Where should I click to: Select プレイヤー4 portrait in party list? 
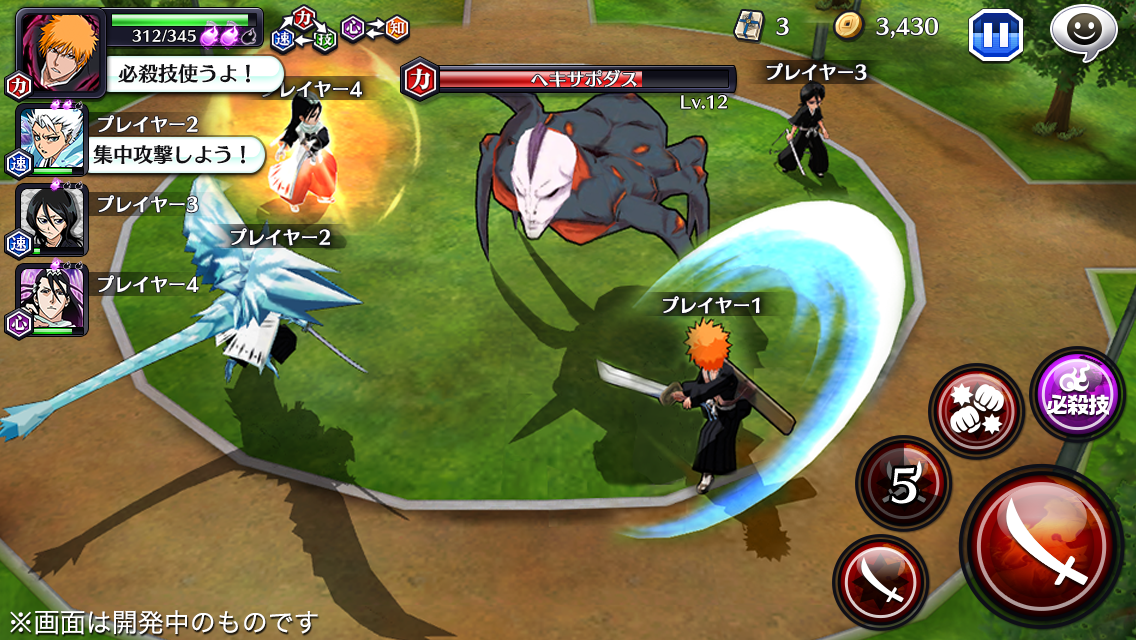[52, 298]
